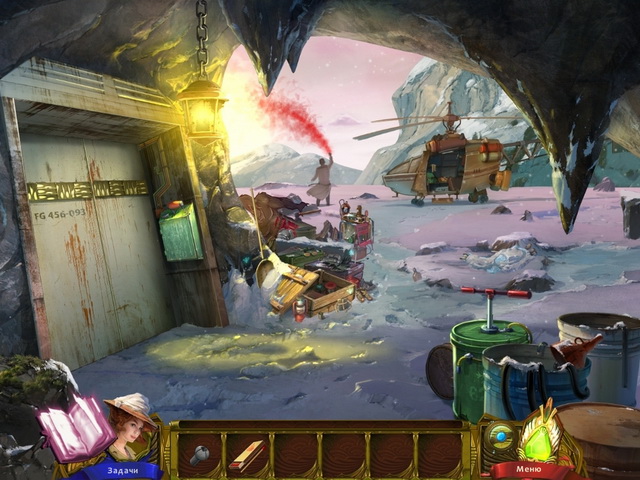
Task: Click the blue gem orb button
Action: point(499,437)
